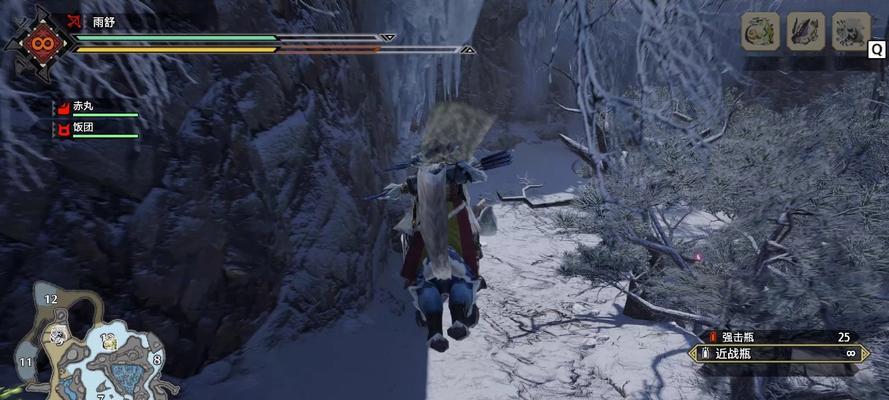Choose the 近战瓶 coating
The image size is (889, 400).
pos(780,353)
